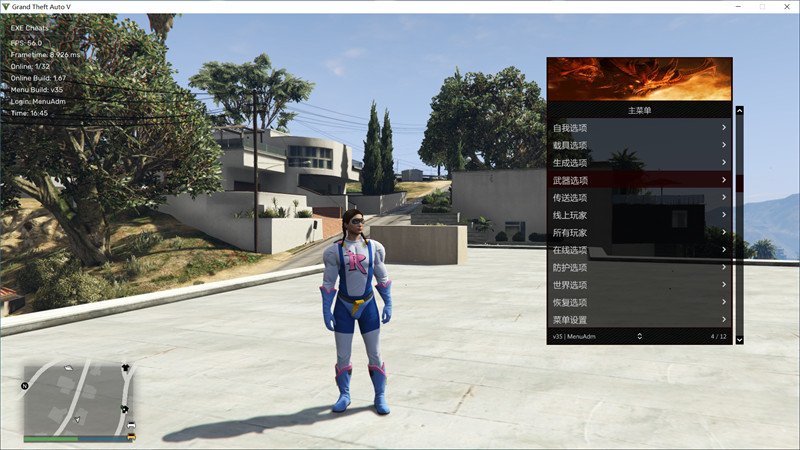Open 防护选项 protection options
This screenshot has width=800, height=450.
point(639,267)
